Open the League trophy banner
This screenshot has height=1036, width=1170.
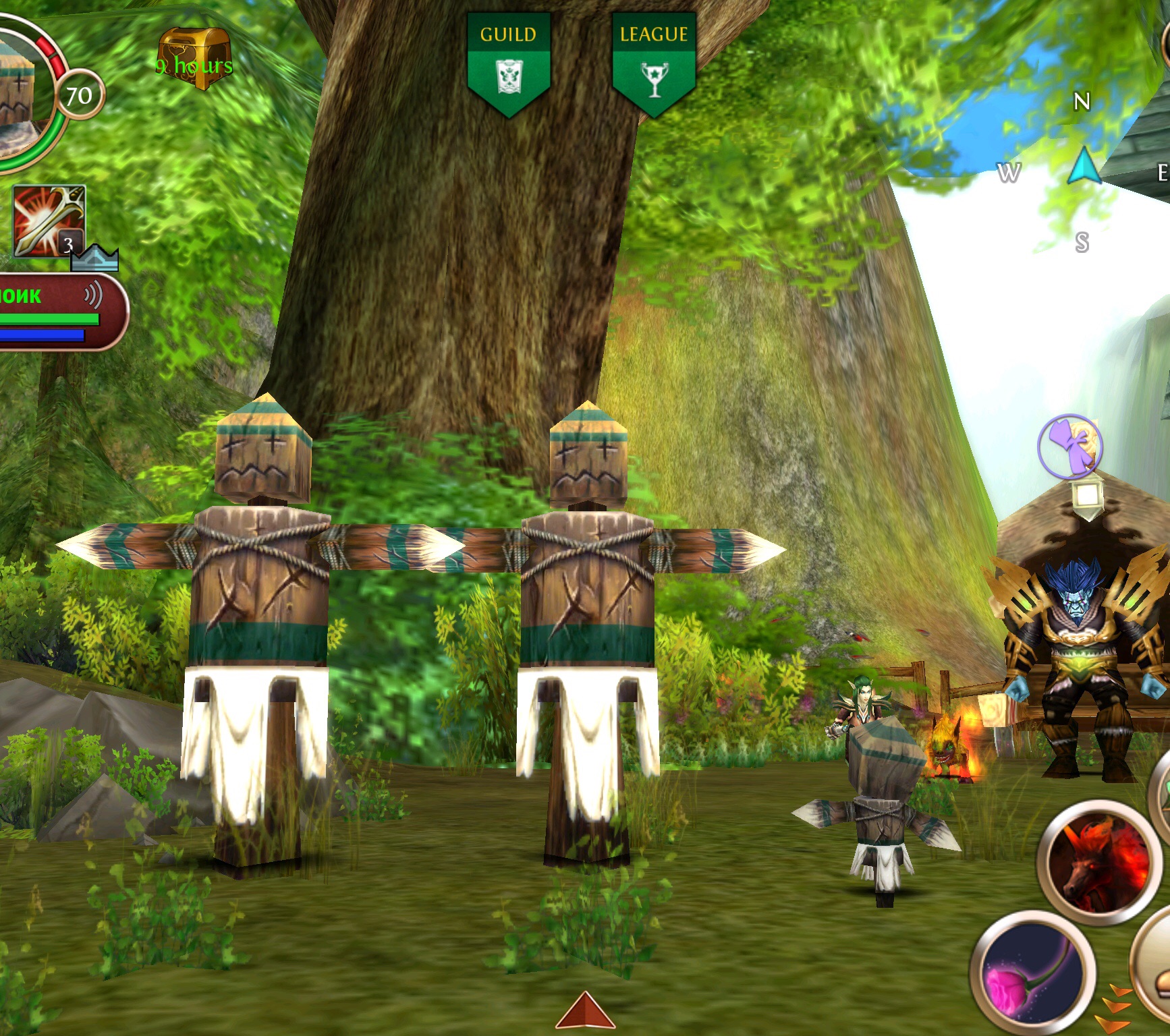(x=653, y=64)
